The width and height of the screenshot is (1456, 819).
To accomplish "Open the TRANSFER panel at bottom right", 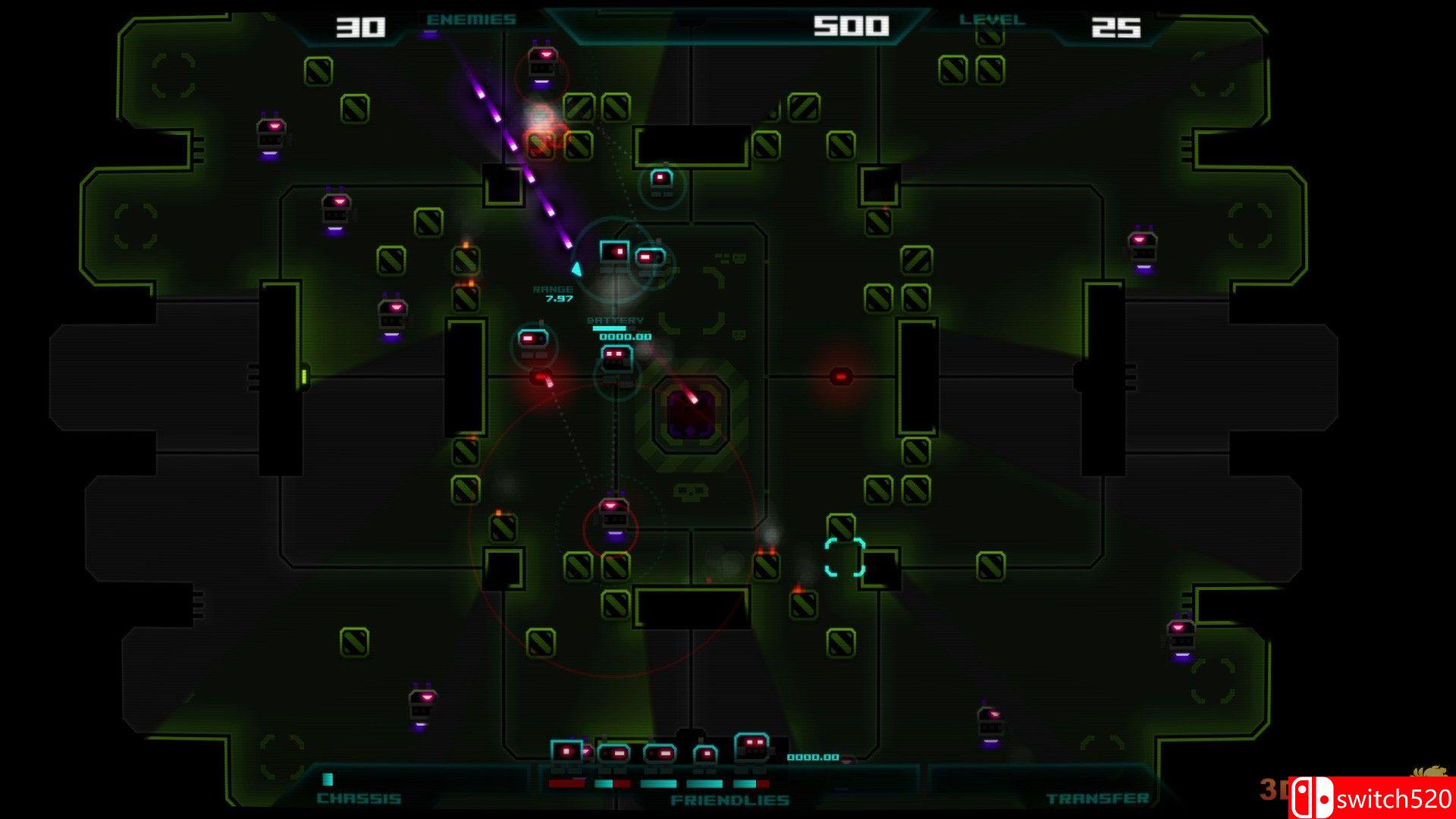I will (x=1097, y=799).
